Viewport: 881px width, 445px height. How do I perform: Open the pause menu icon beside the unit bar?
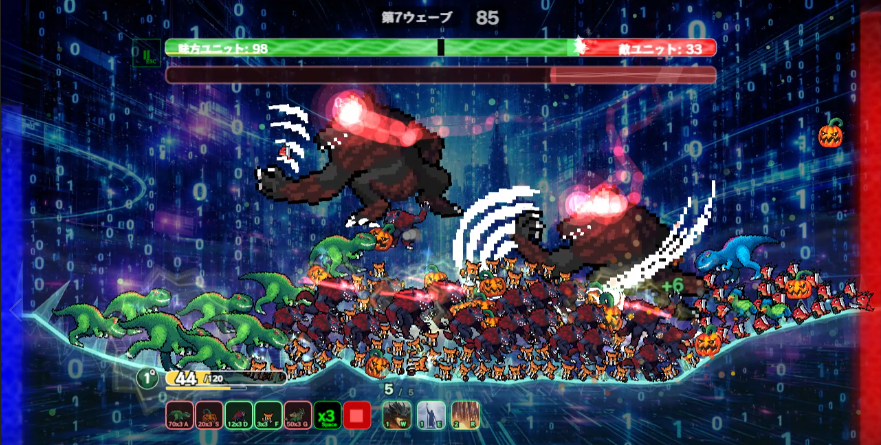coord(147,51)
